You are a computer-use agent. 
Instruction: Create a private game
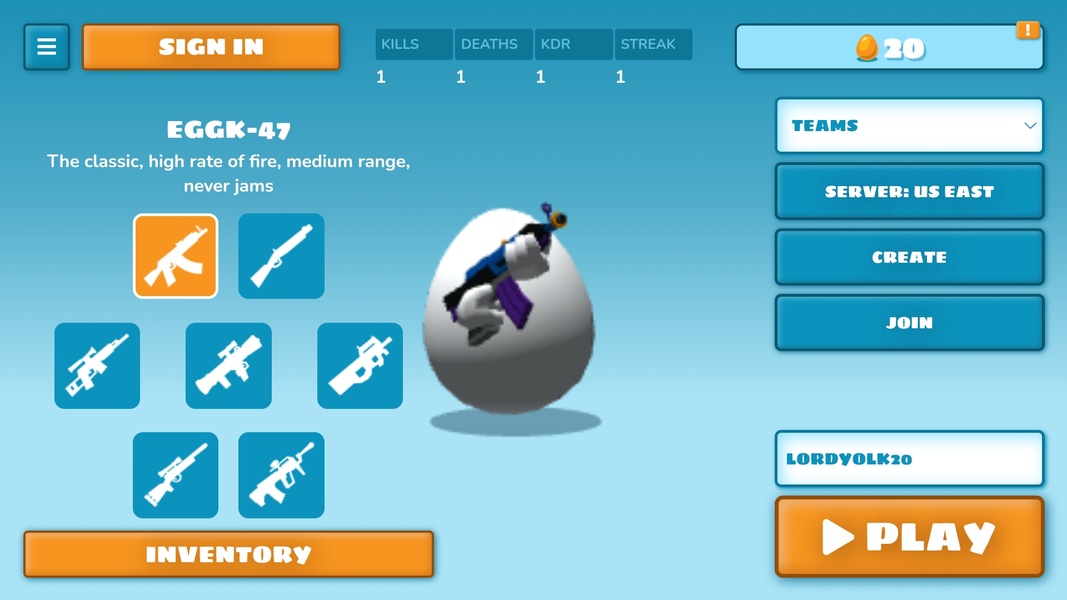[x=909, y=257]
